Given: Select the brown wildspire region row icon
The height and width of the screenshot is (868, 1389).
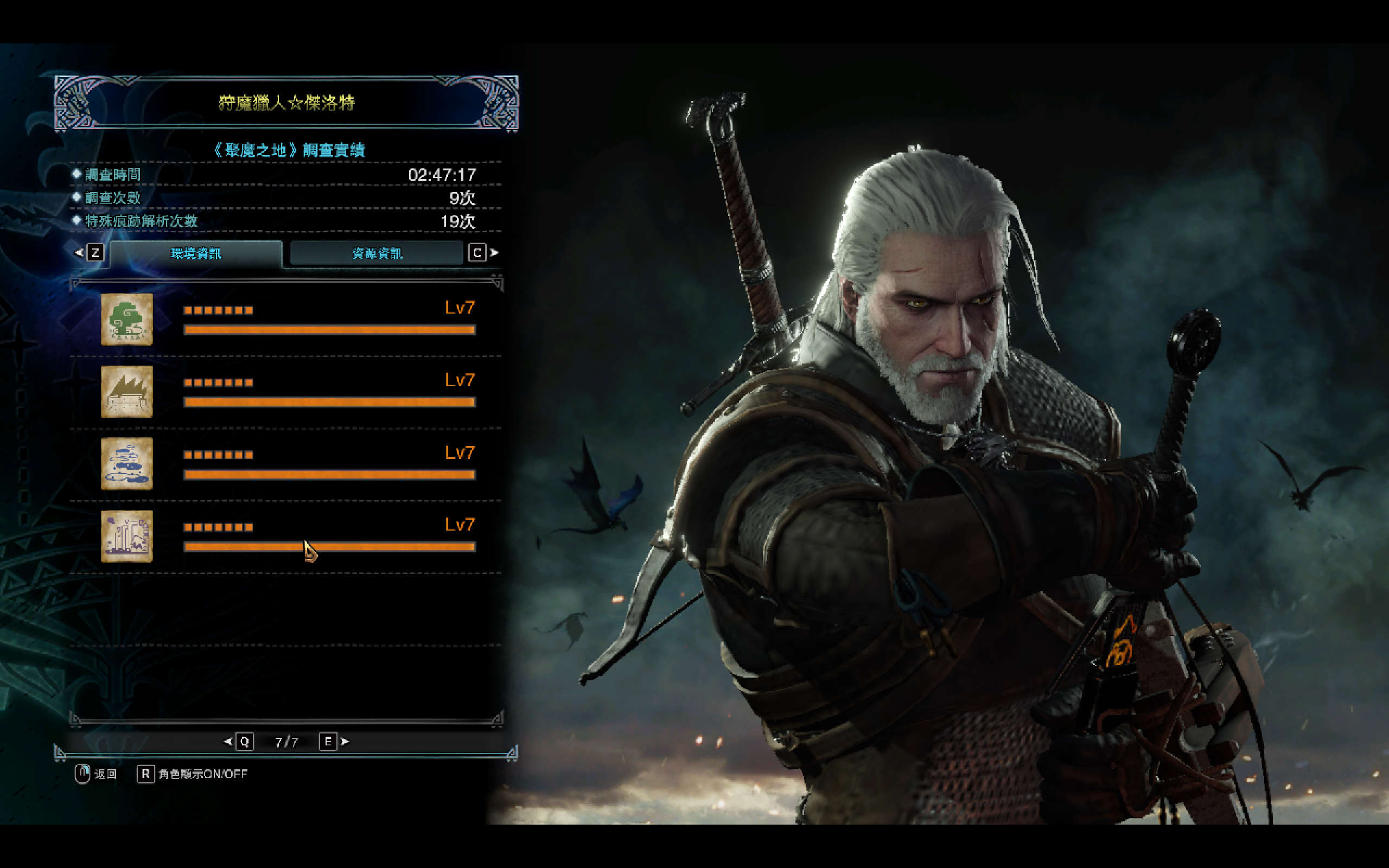Looking at the screenshot, I should [127, 392].
